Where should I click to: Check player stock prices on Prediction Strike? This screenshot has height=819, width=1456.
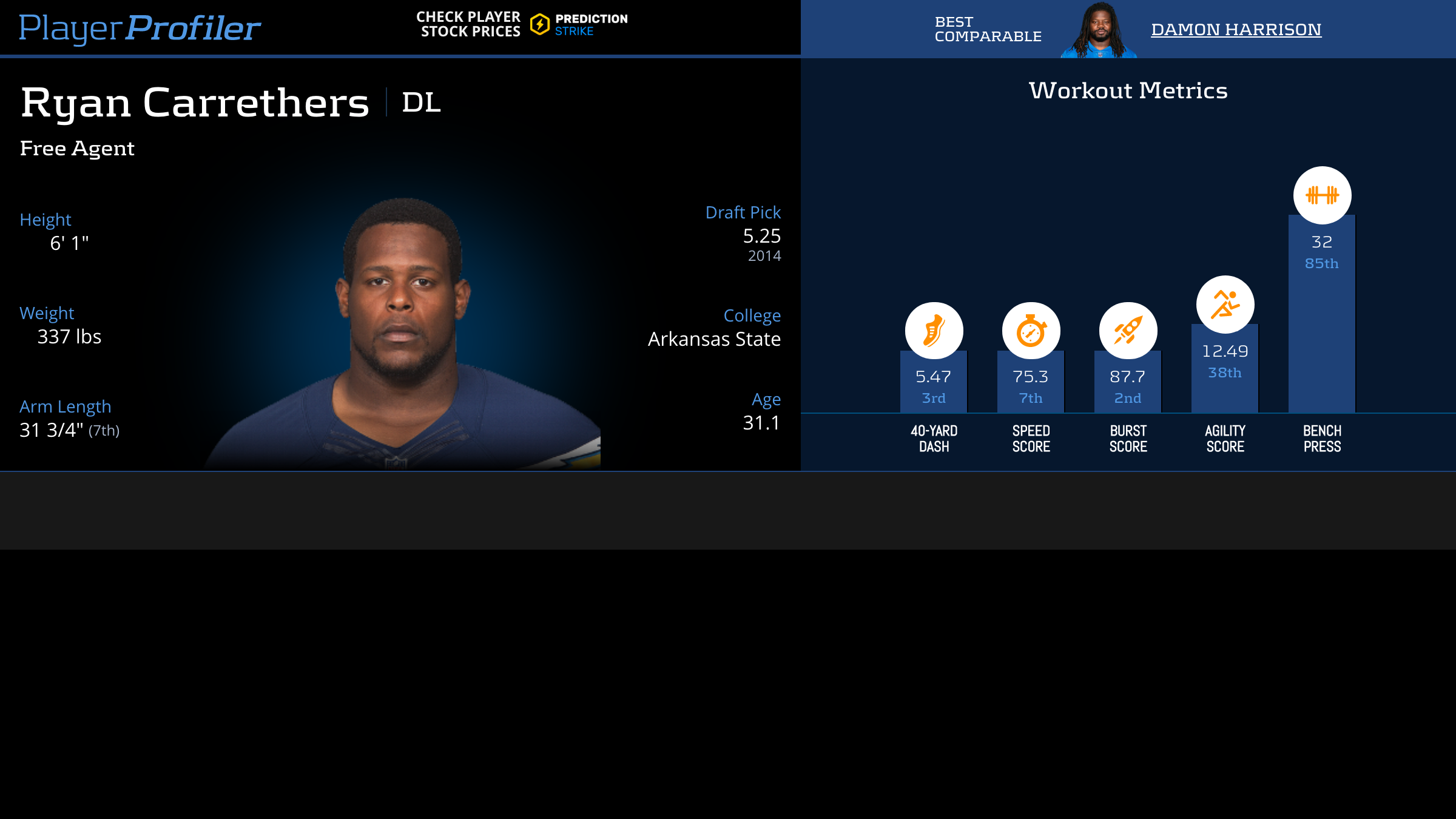point(522,25)
